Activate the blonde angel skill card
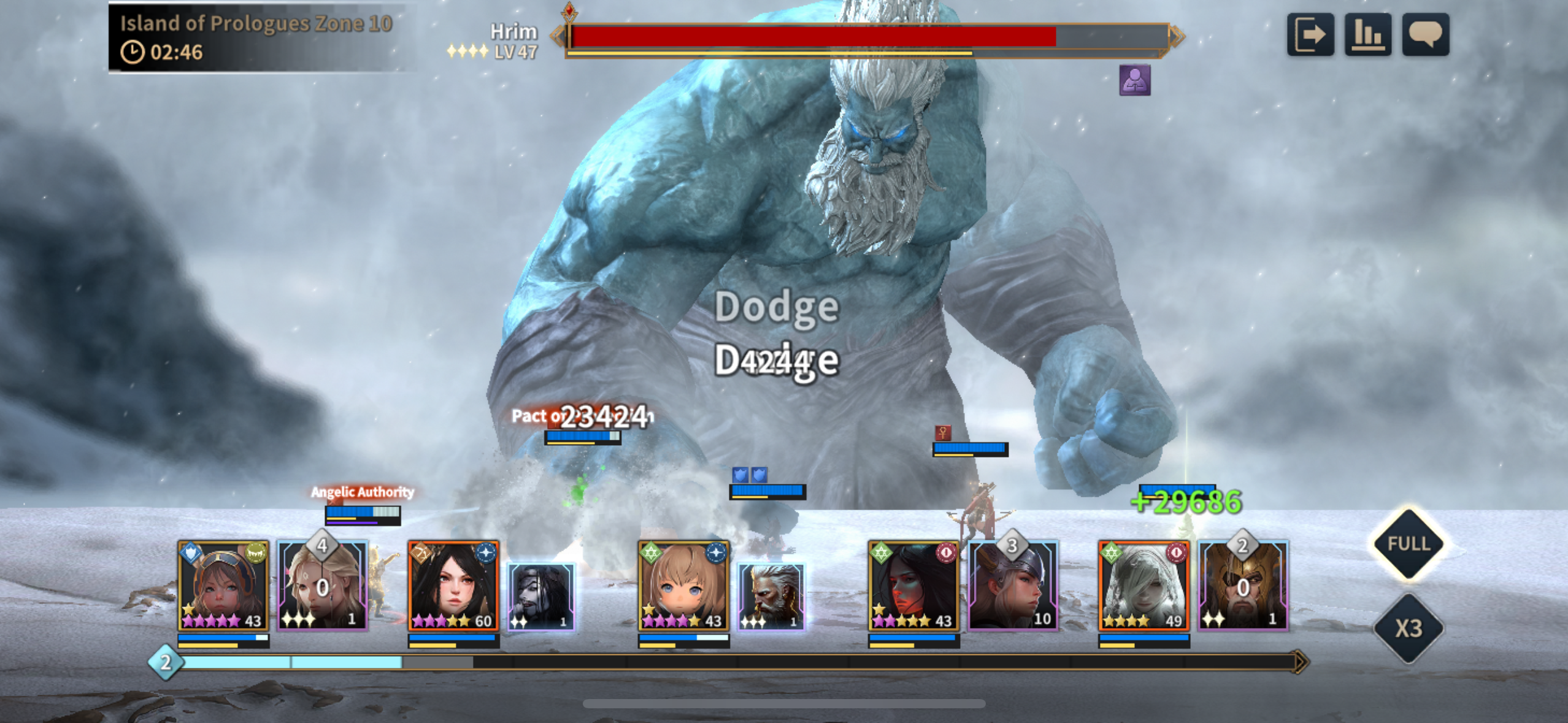1568x723 pixels. (x=322, y=586)
